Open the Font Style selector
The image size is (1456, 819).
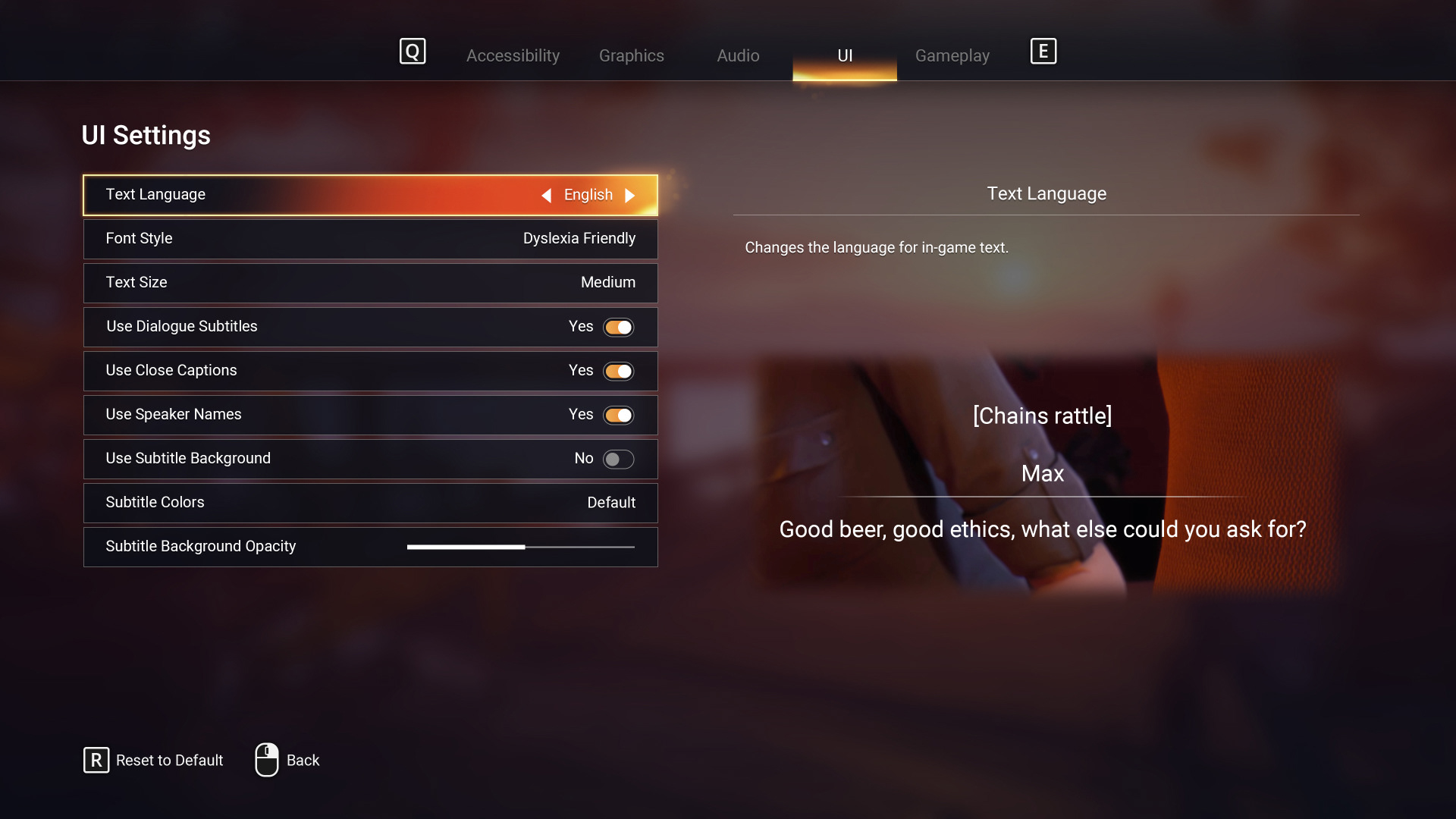[x=370, y=238]
